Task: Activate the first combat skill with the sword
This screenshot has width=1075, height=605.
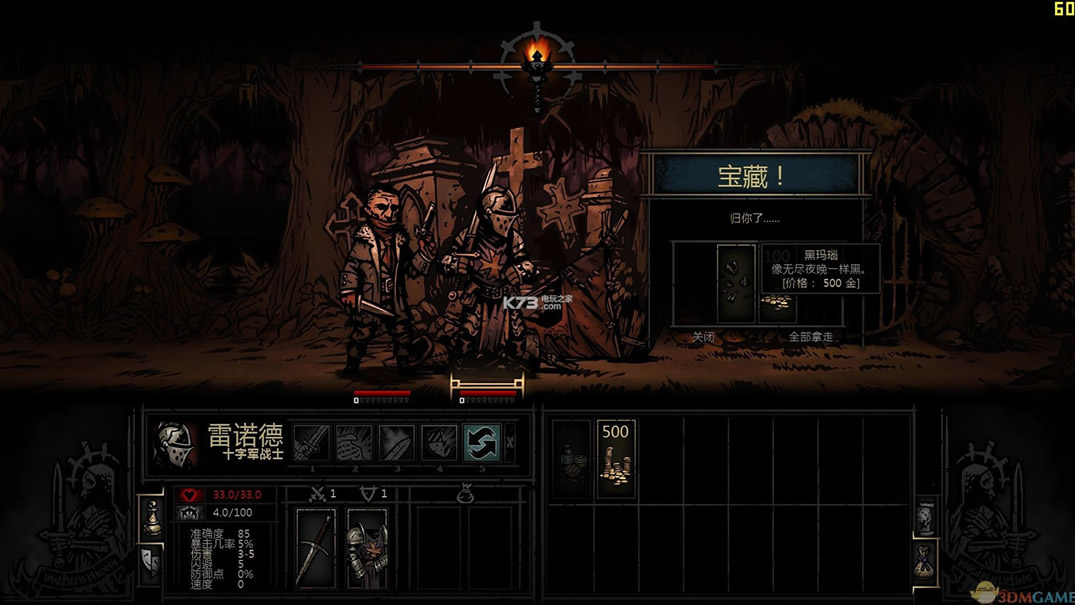Action: 311,443
